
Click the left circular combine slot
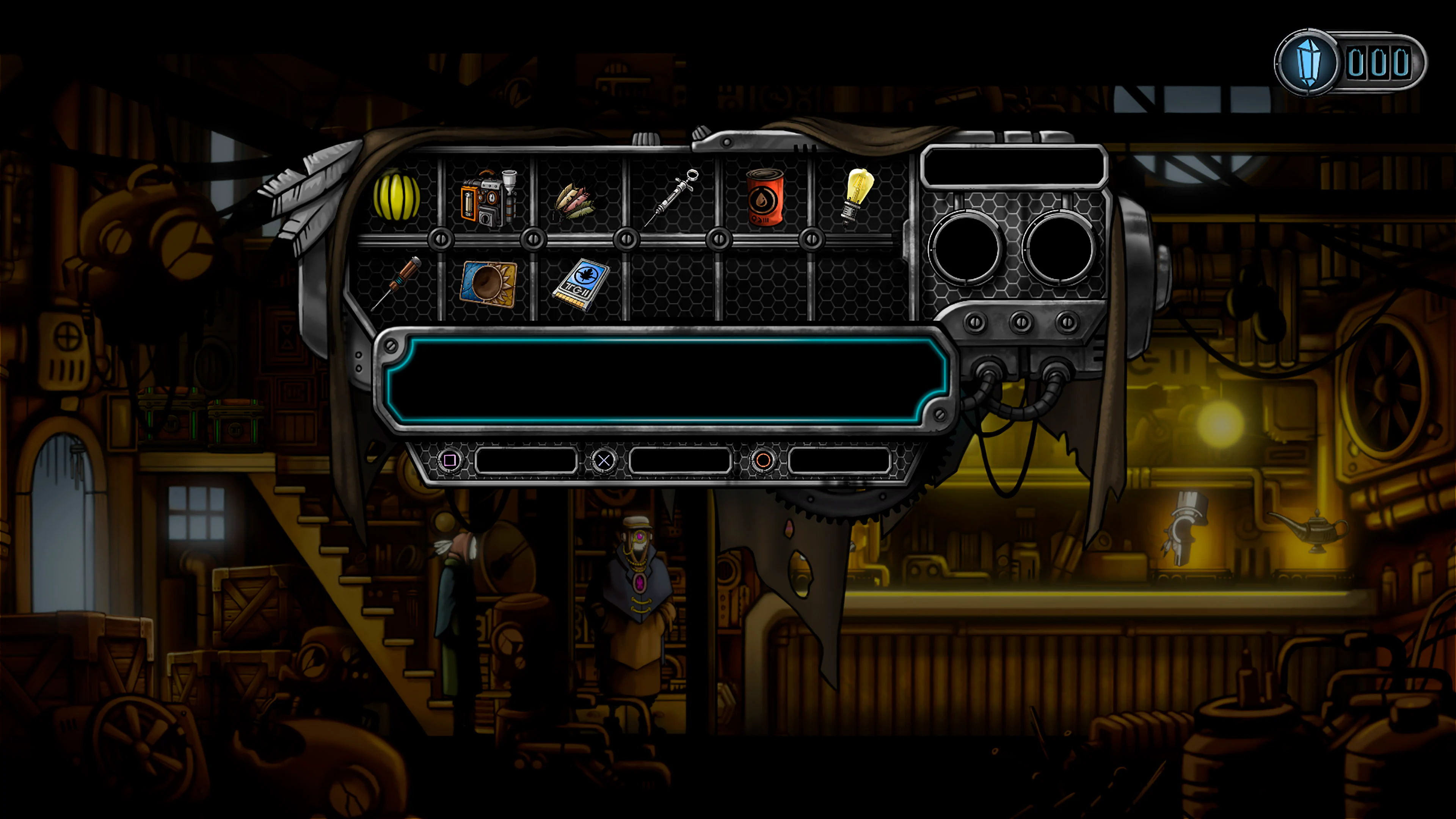(965, 248)
